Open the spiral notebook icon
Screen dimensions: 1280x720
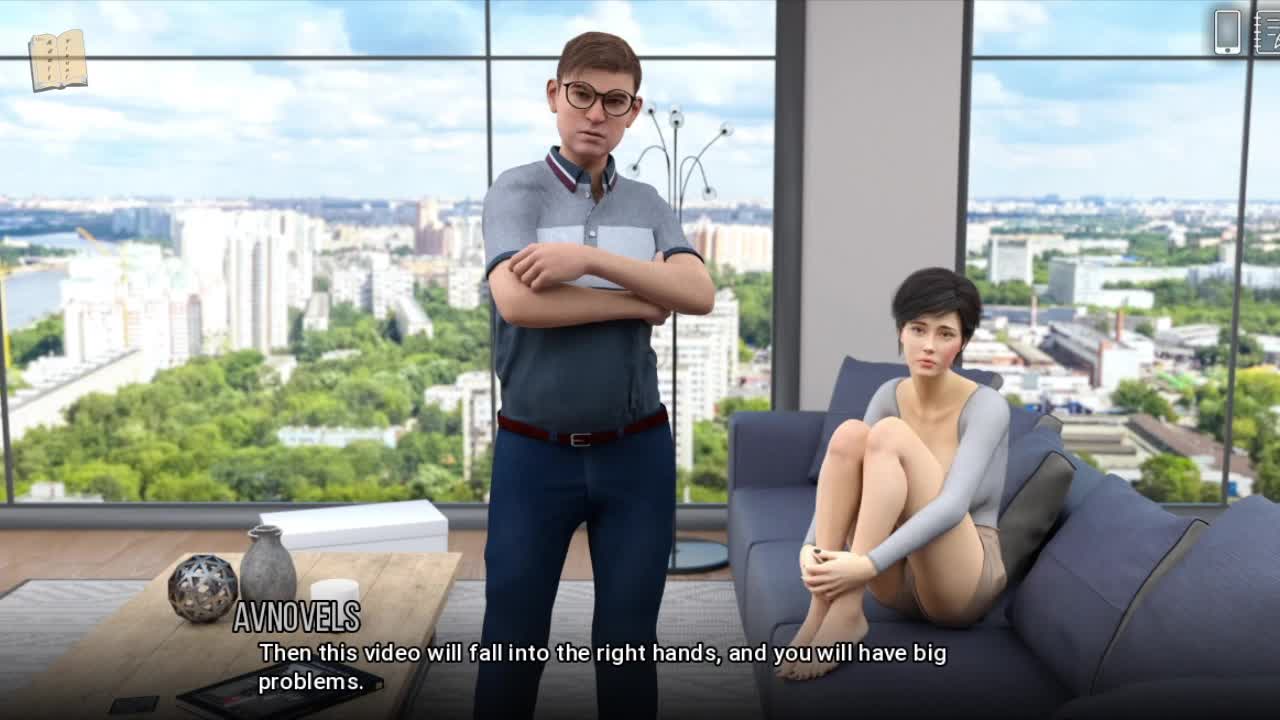(1268, 31)
